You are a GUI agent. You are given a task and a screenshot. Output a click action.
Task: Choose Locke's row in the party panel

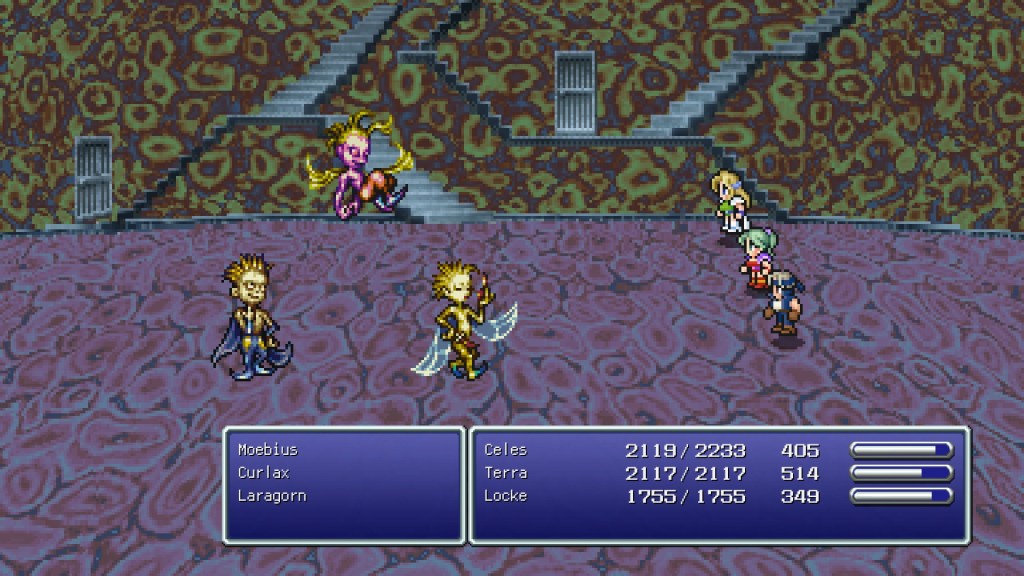click(x=505, y=496)
